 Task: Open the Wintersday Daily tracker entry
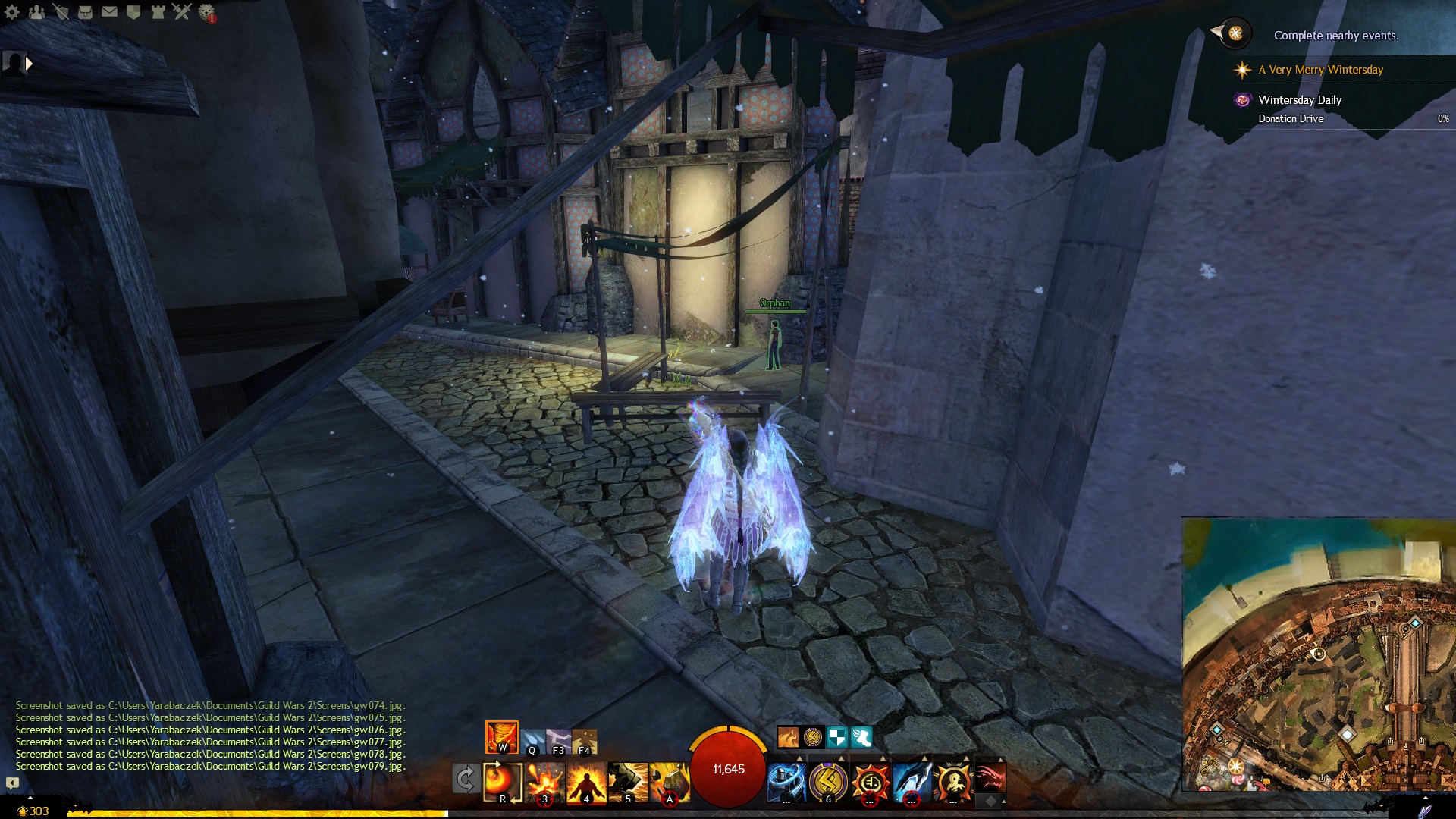[1300, 100]
